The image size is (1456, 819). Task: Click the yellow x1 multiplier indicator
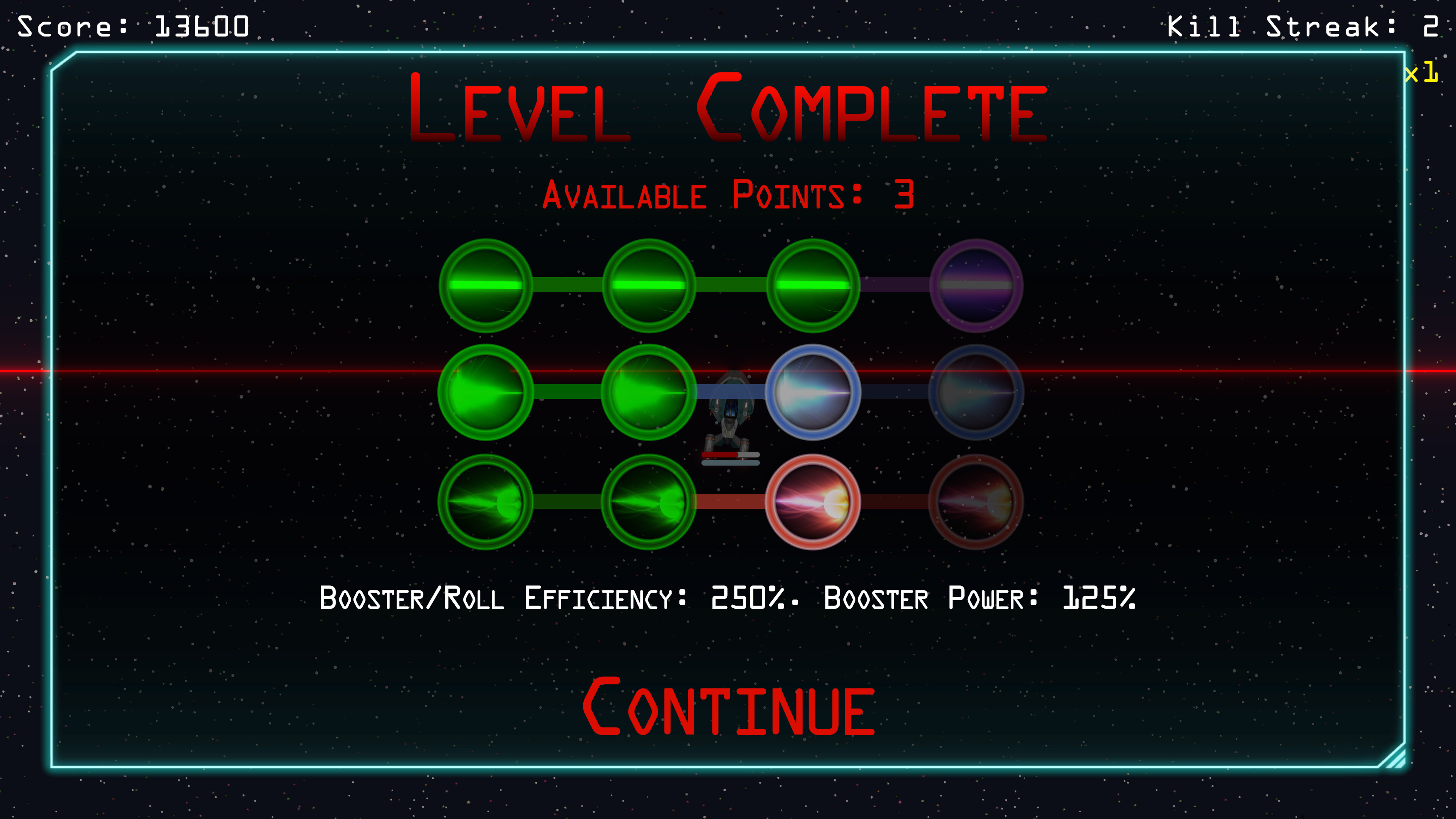click(1420, 74)
